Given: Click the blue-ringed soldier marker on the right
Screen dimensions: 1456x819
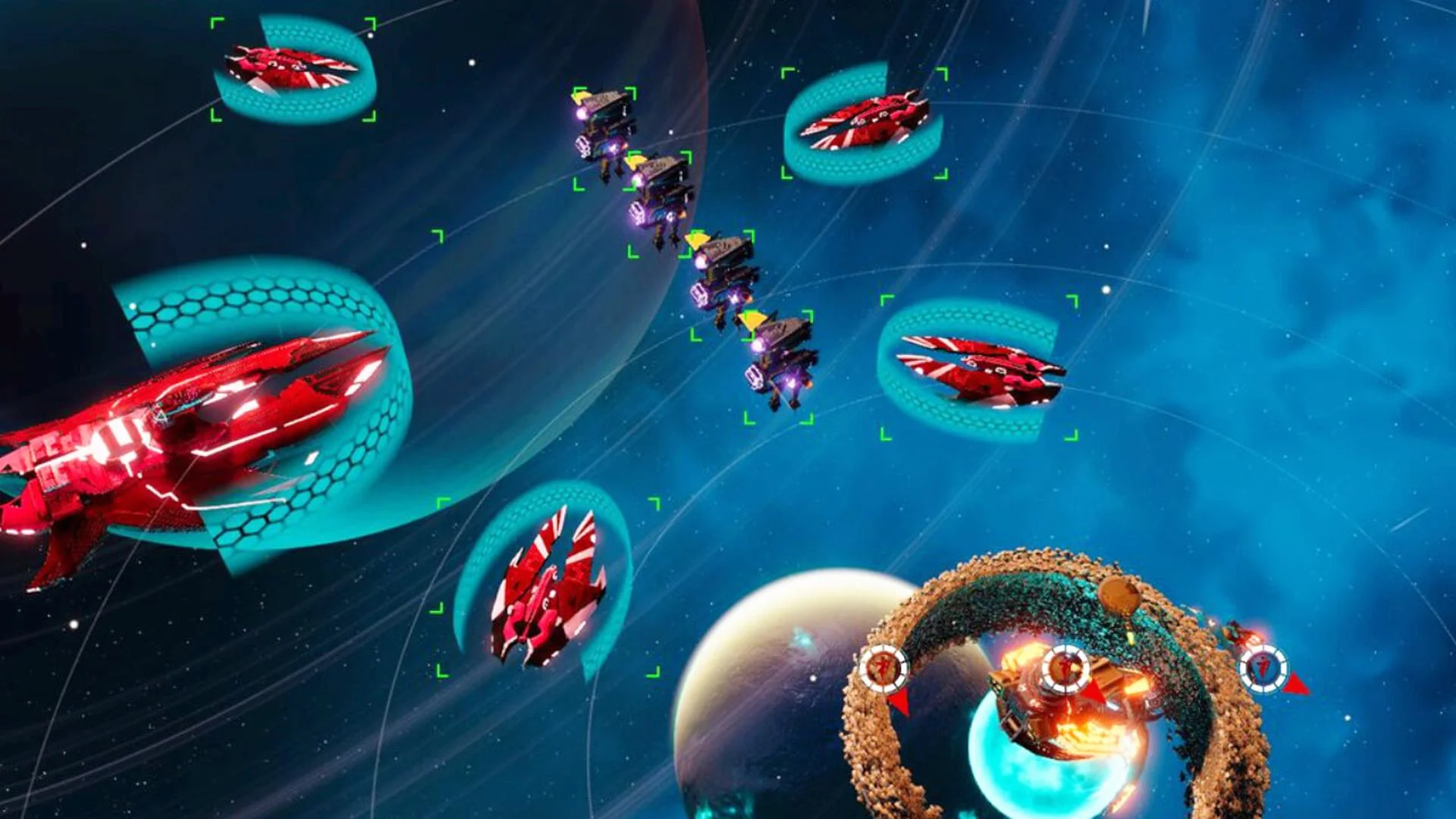Looking at the screenshot, I should pyautogui.click(x=1265, y=670).
